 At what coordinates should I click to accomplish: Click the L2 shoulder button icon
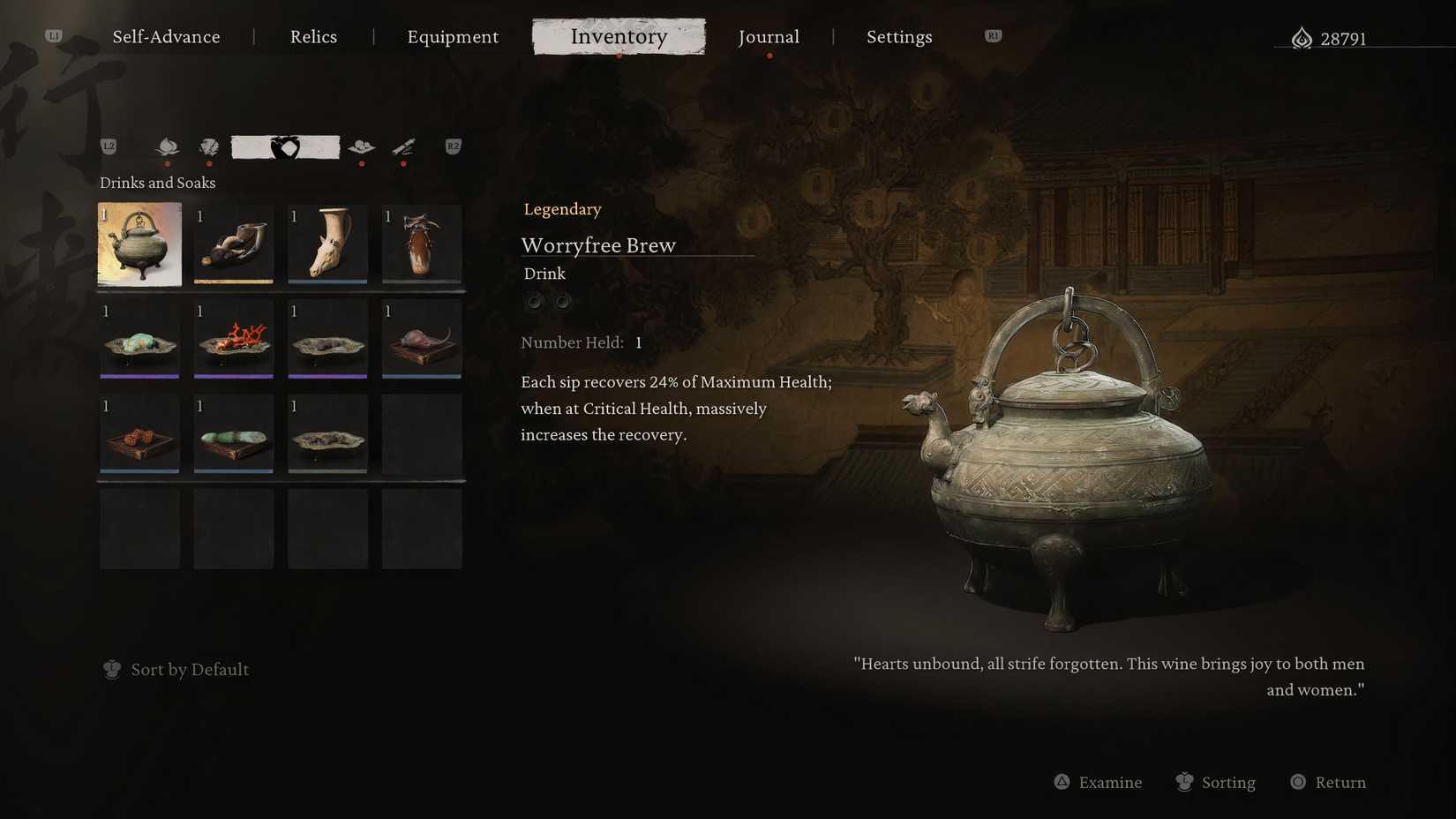click(x=108, y=147)
